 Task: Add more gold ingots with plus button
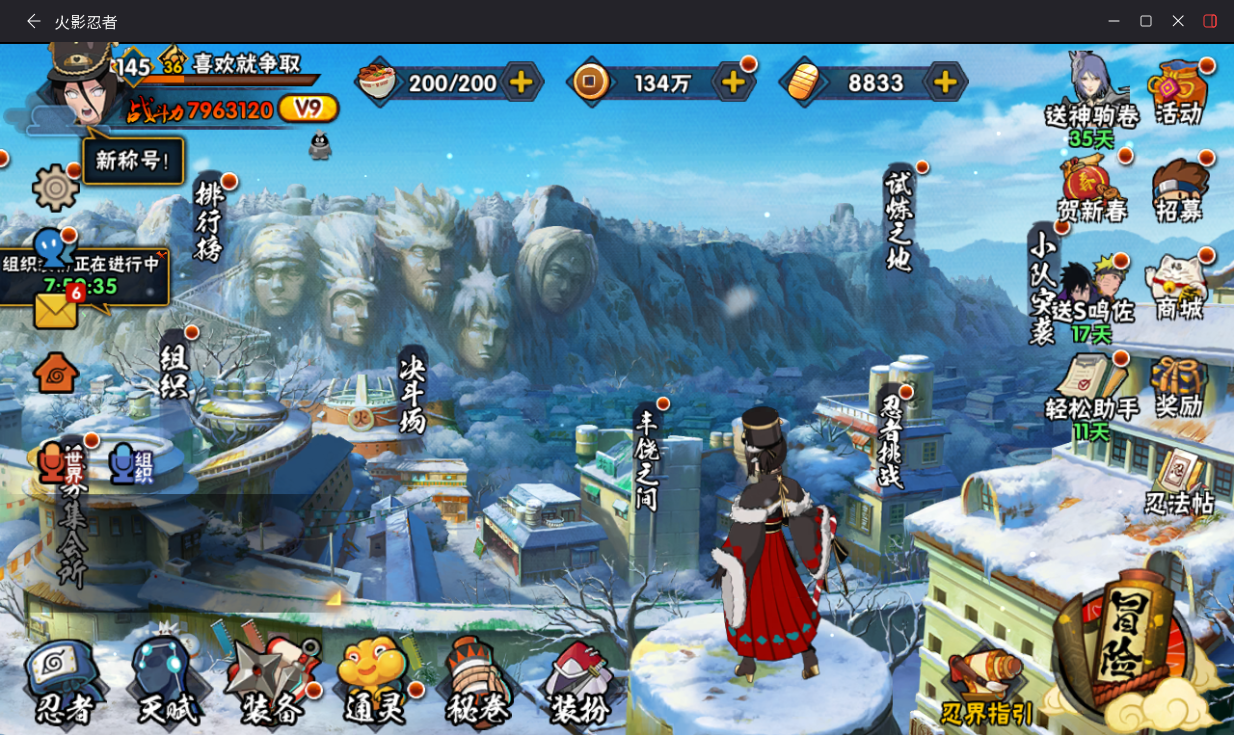[945, 82]
